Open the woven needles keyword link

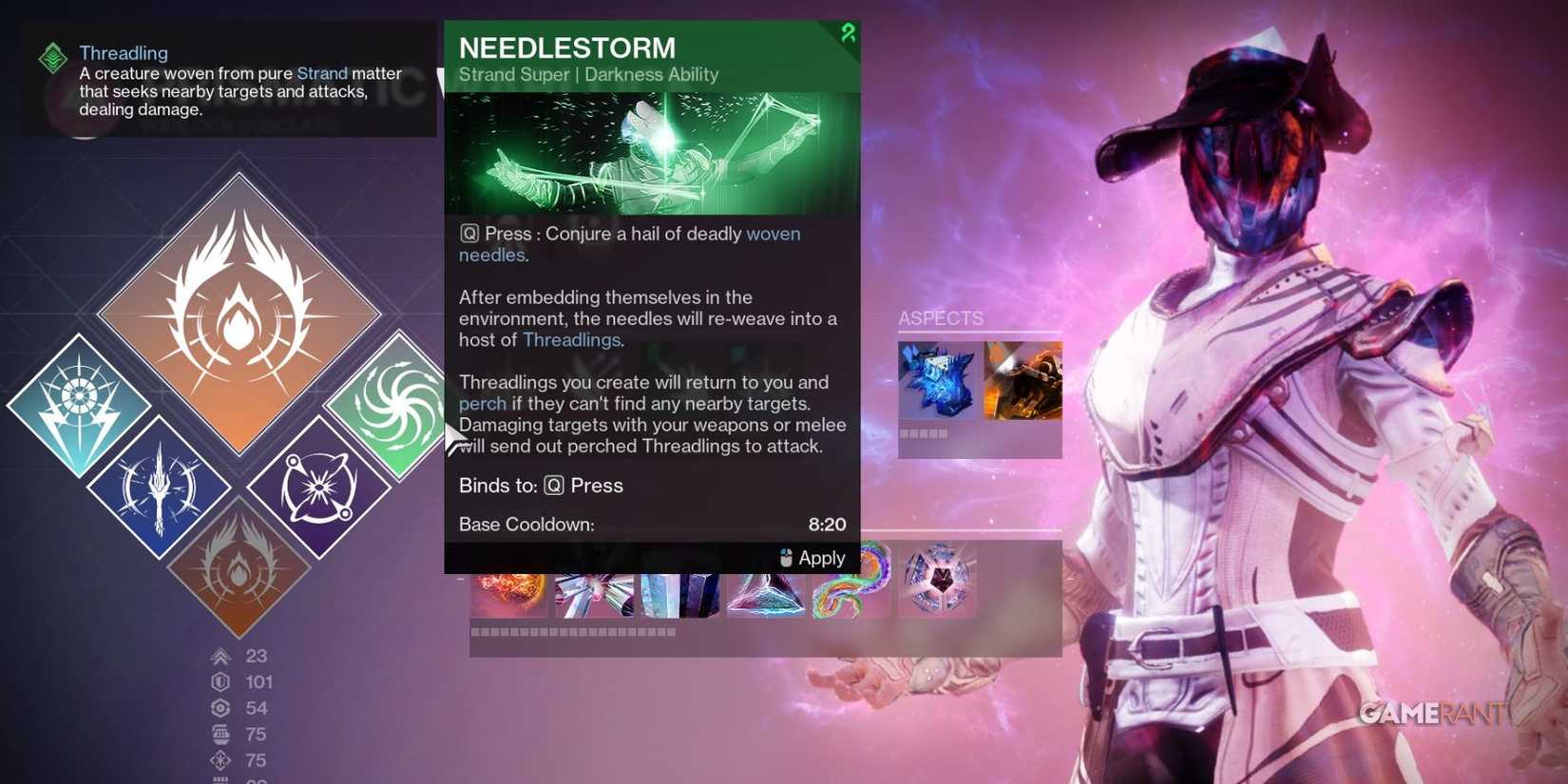tap(774, 234)
